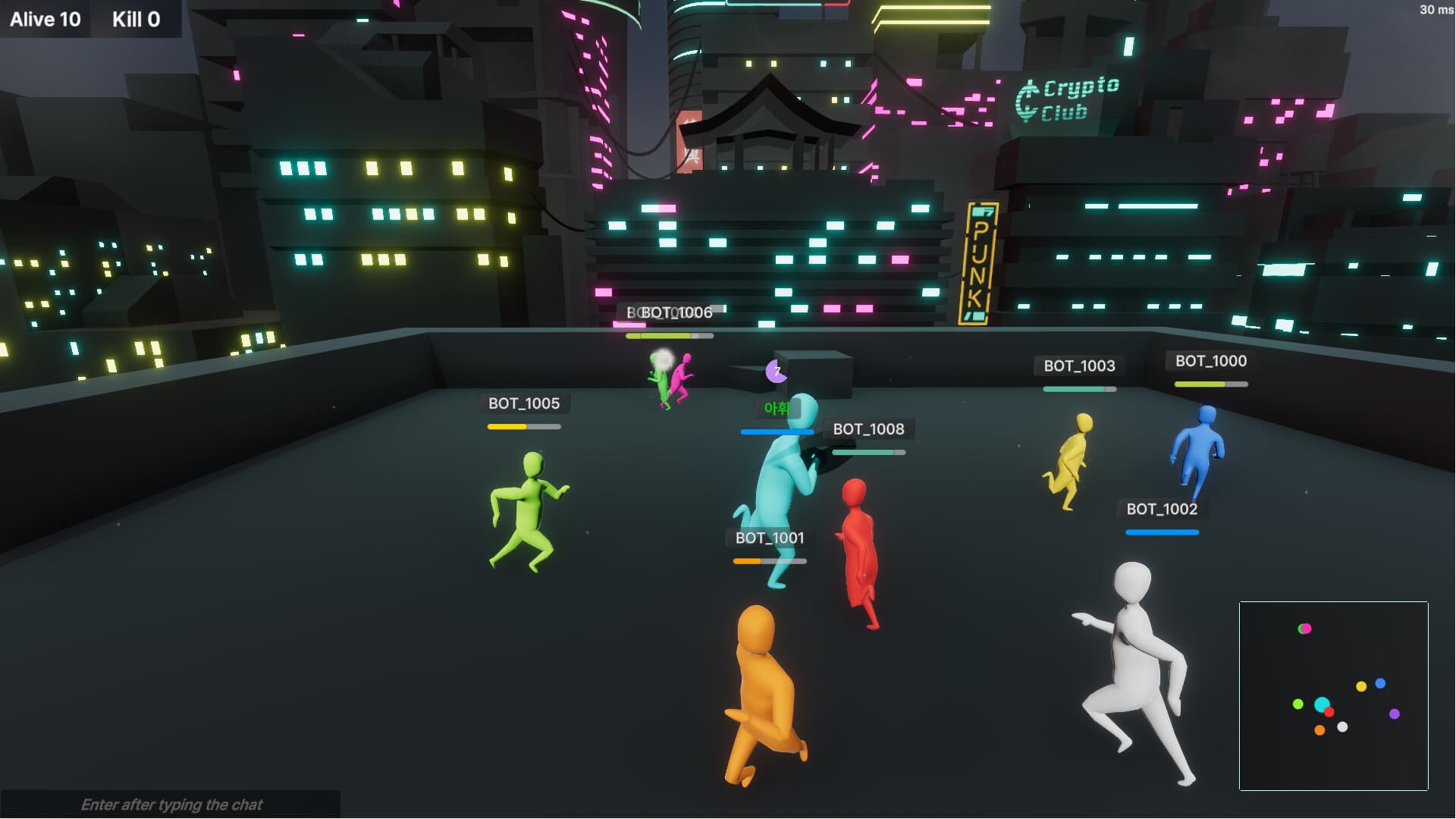Click the green chat message above the cyan player

[x=777, y=409]
